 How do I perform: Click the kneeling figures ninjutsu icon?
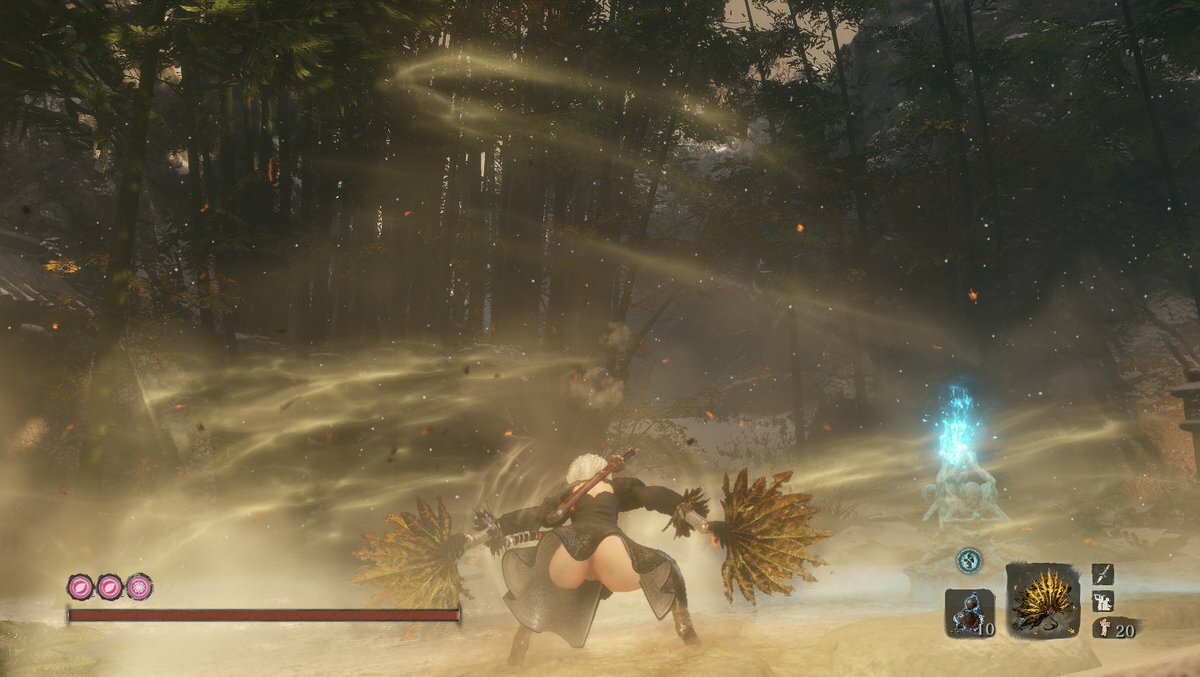[x=1102, y=600]
